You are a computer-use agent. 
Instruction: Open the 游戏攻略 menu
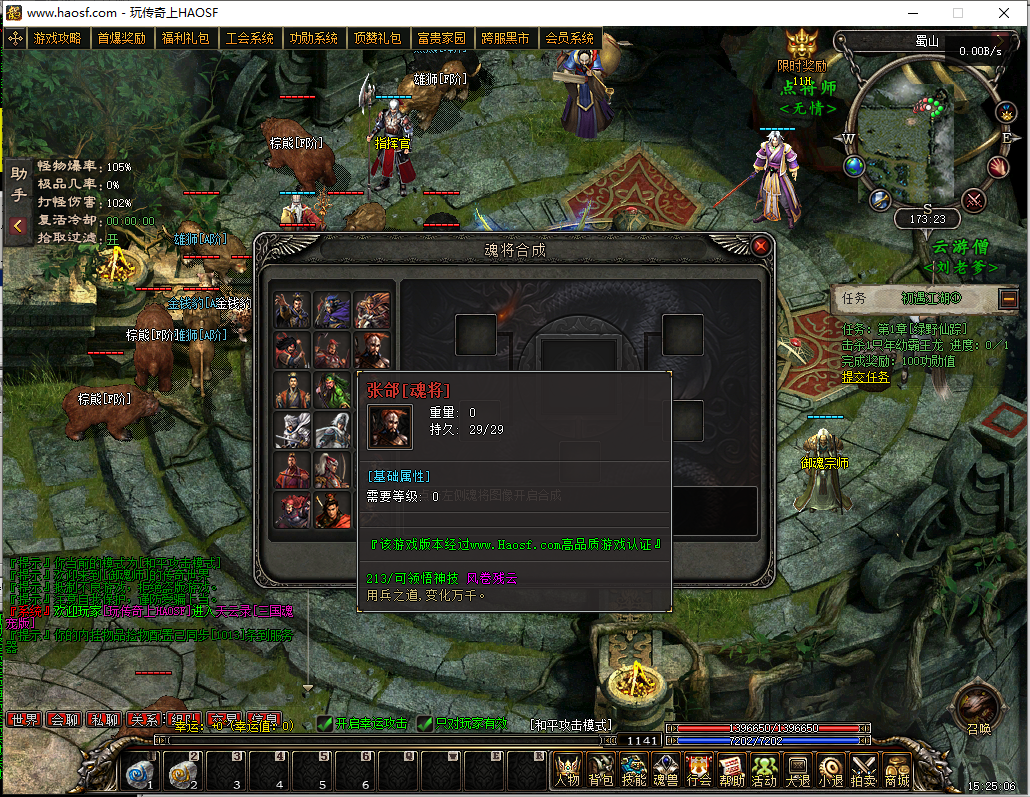(57, 39)
